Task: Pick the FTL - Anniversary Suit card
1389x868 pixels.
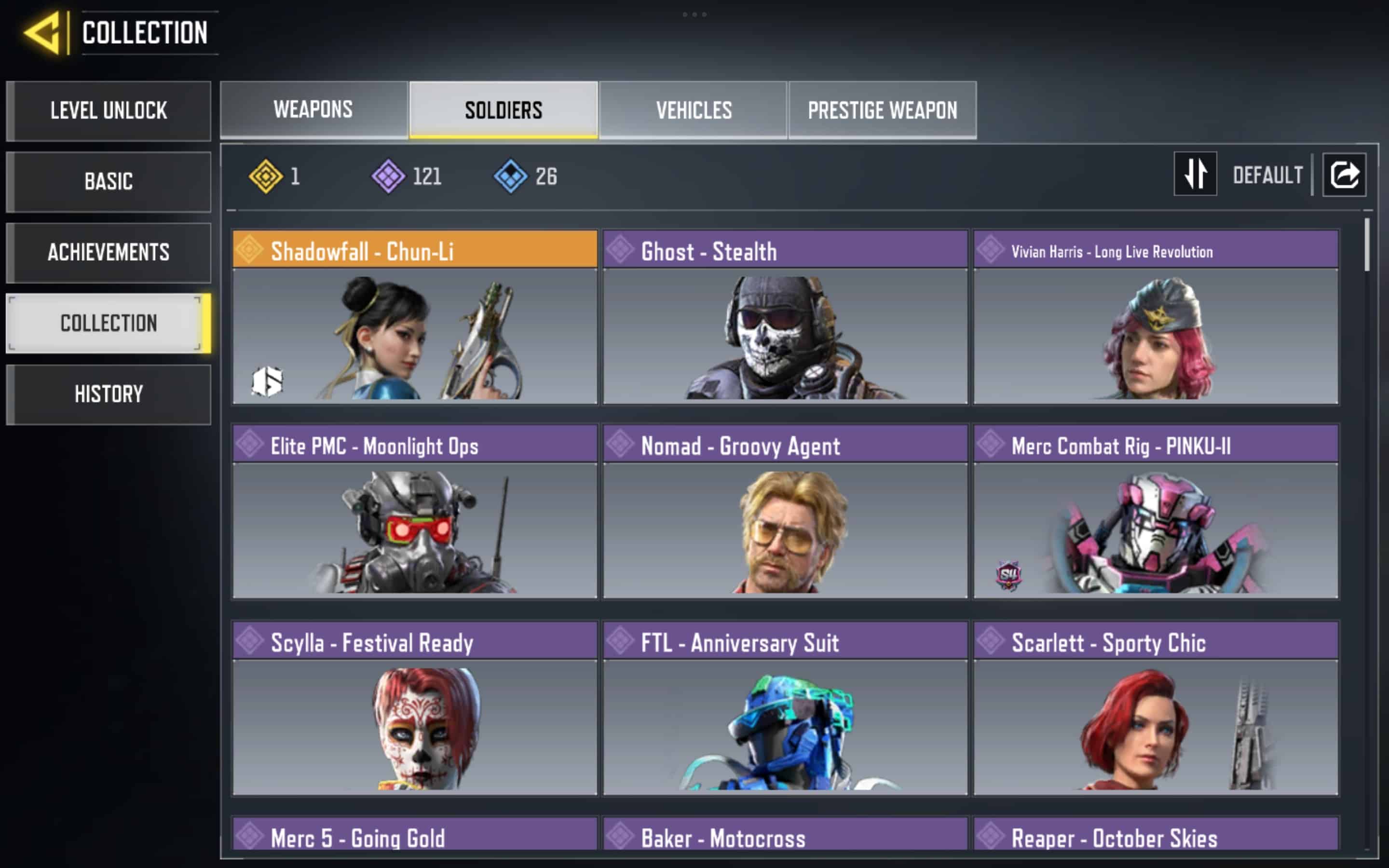Action: [785, 708]
